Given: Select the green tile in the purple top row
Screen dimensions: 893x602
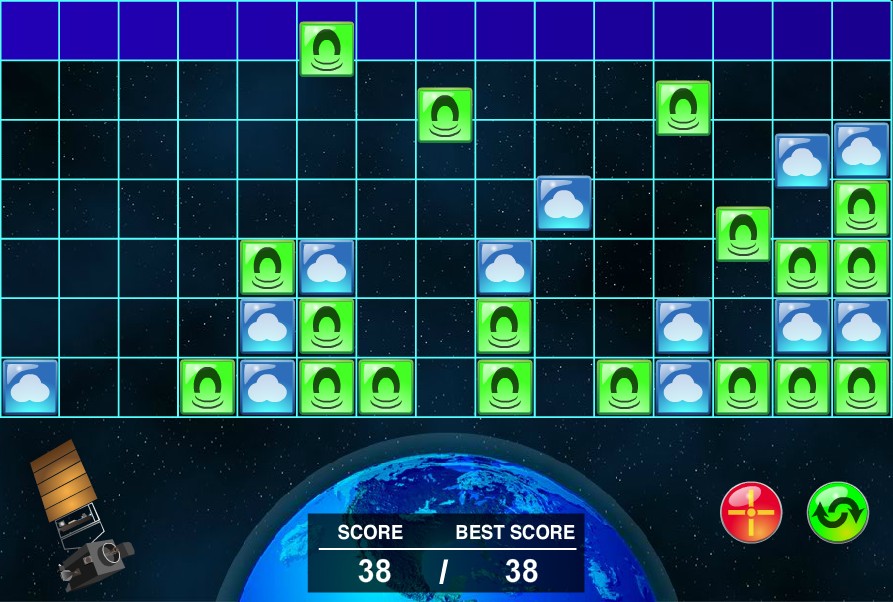Looking at the screenshot, I should click(327, 49).
